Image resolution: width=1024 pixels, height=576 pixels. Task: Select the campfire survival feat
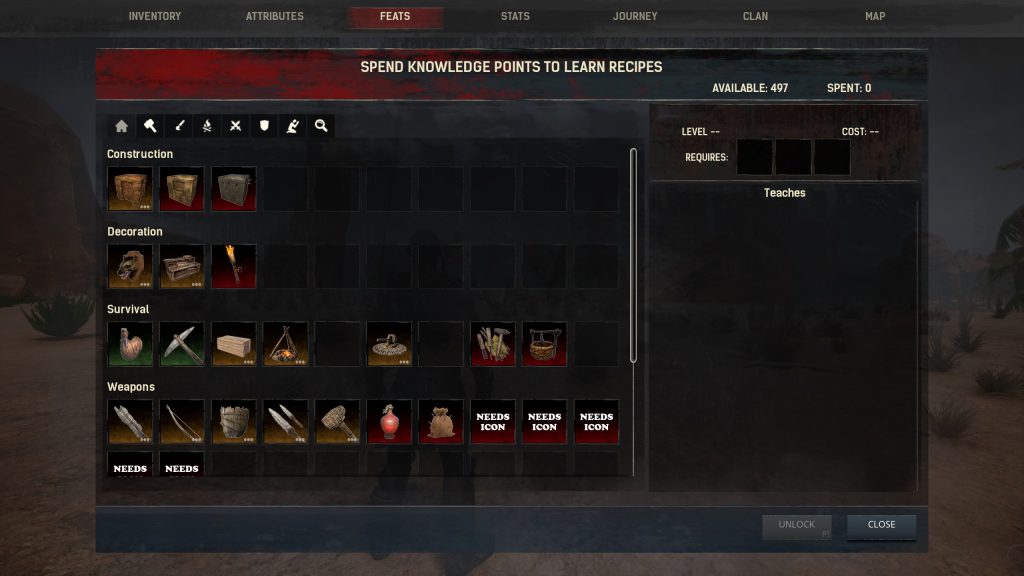pyautogui.click(x=286, y=344)
